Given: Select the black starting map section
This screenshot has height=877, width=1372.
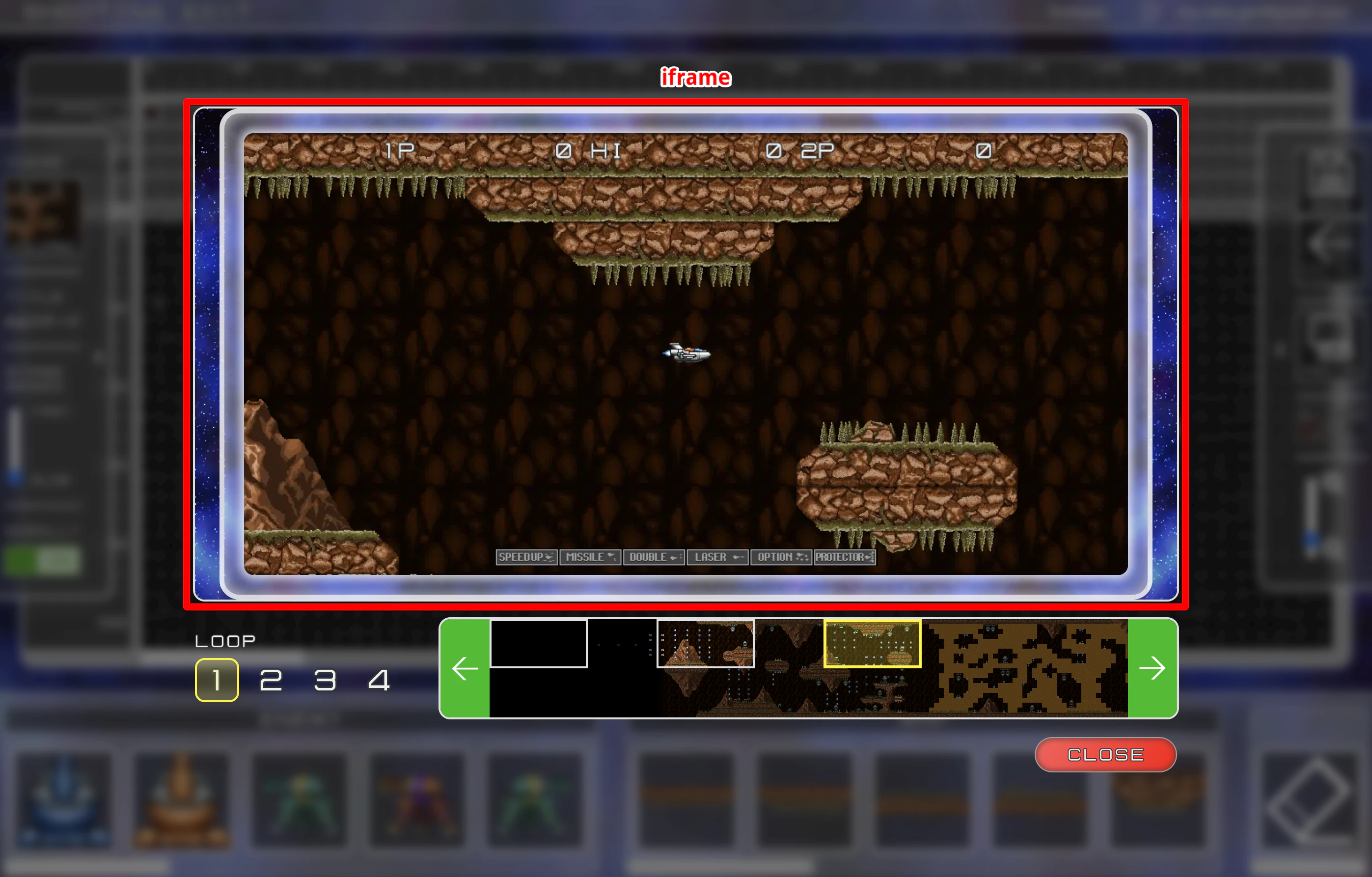Looking at the screenshot, I should point(538,643).
